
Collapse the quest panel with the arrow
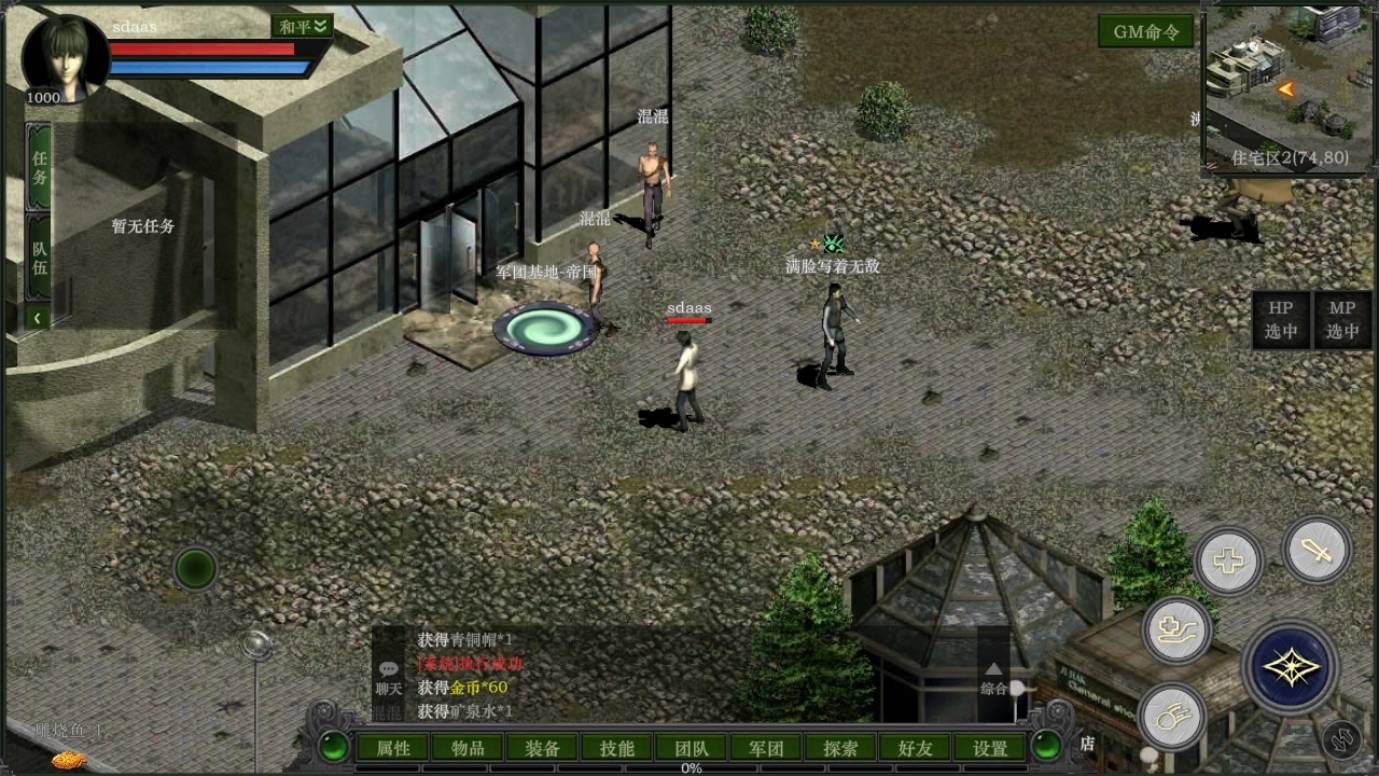[38, 318]
